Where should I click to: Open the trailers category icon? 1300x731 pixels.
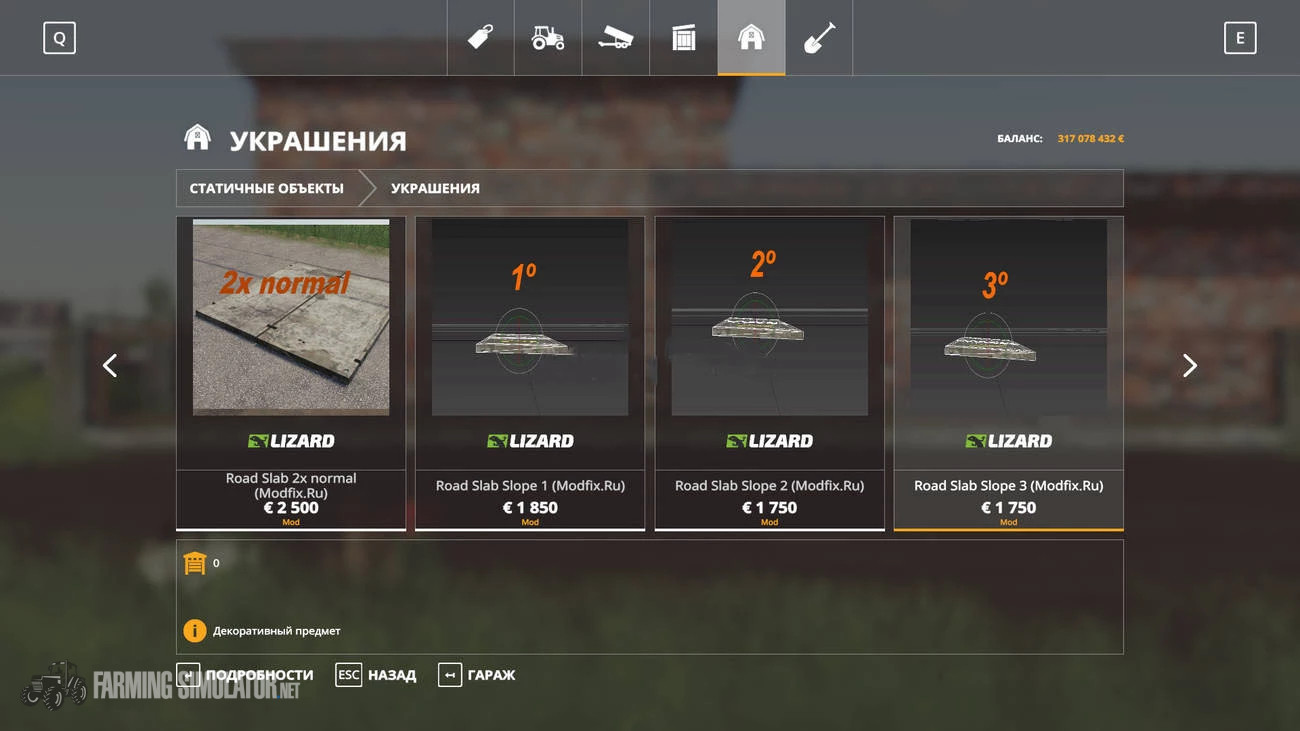pyautogui.click(x=615, y=37)
